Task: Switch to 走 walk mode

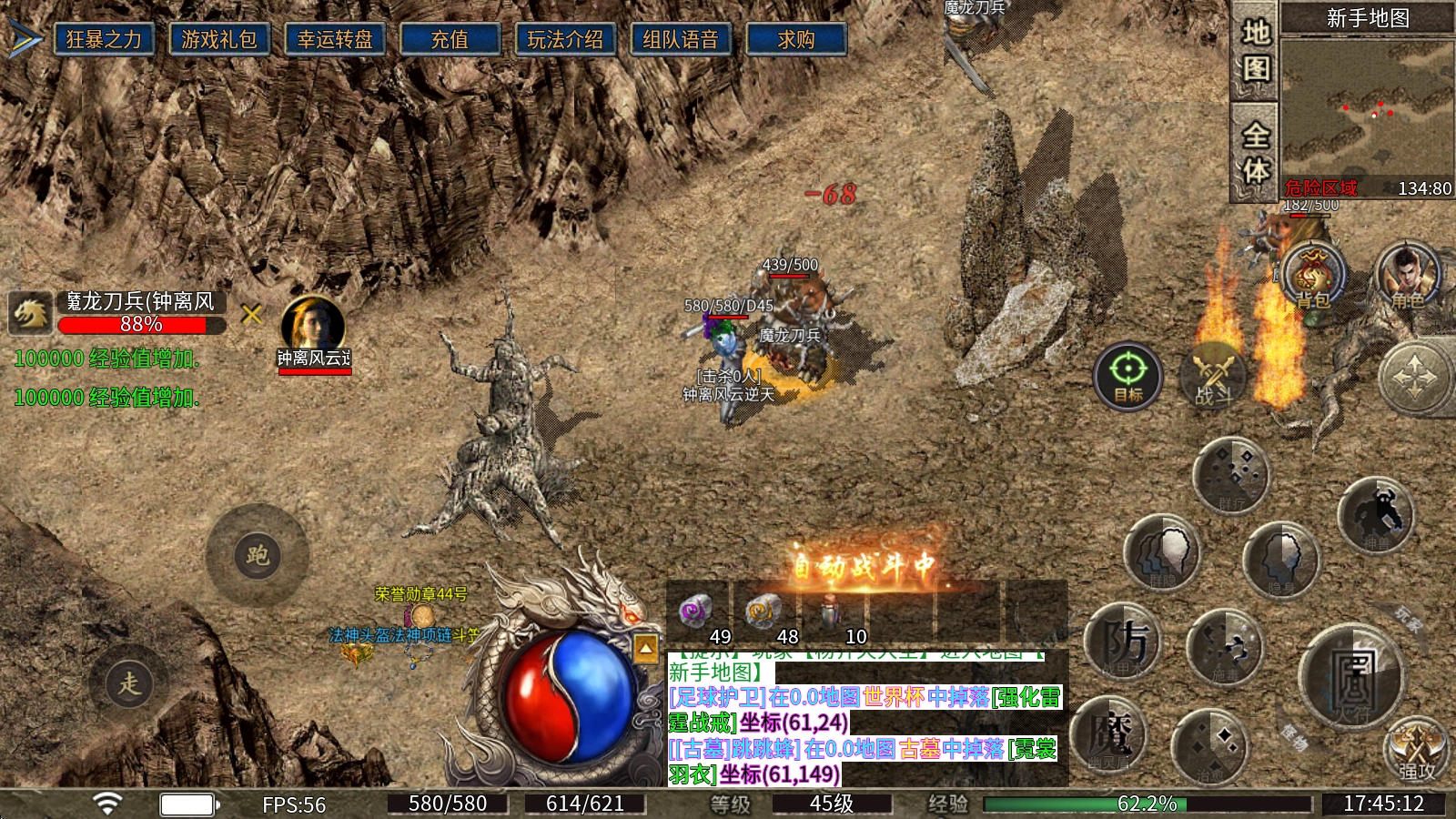Action: click(129, 682)
